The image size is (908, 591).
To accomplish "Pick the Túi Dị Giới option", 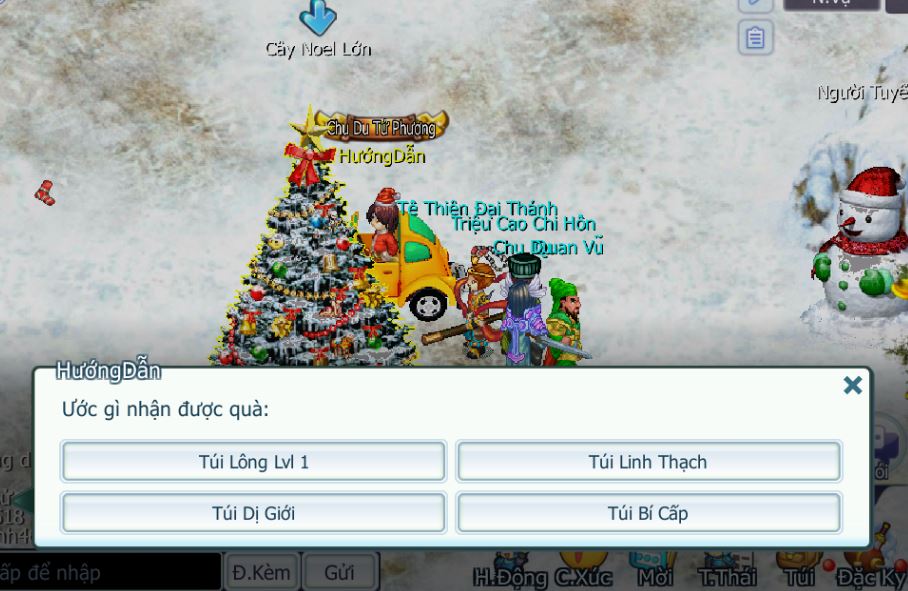I will point(253,514).
